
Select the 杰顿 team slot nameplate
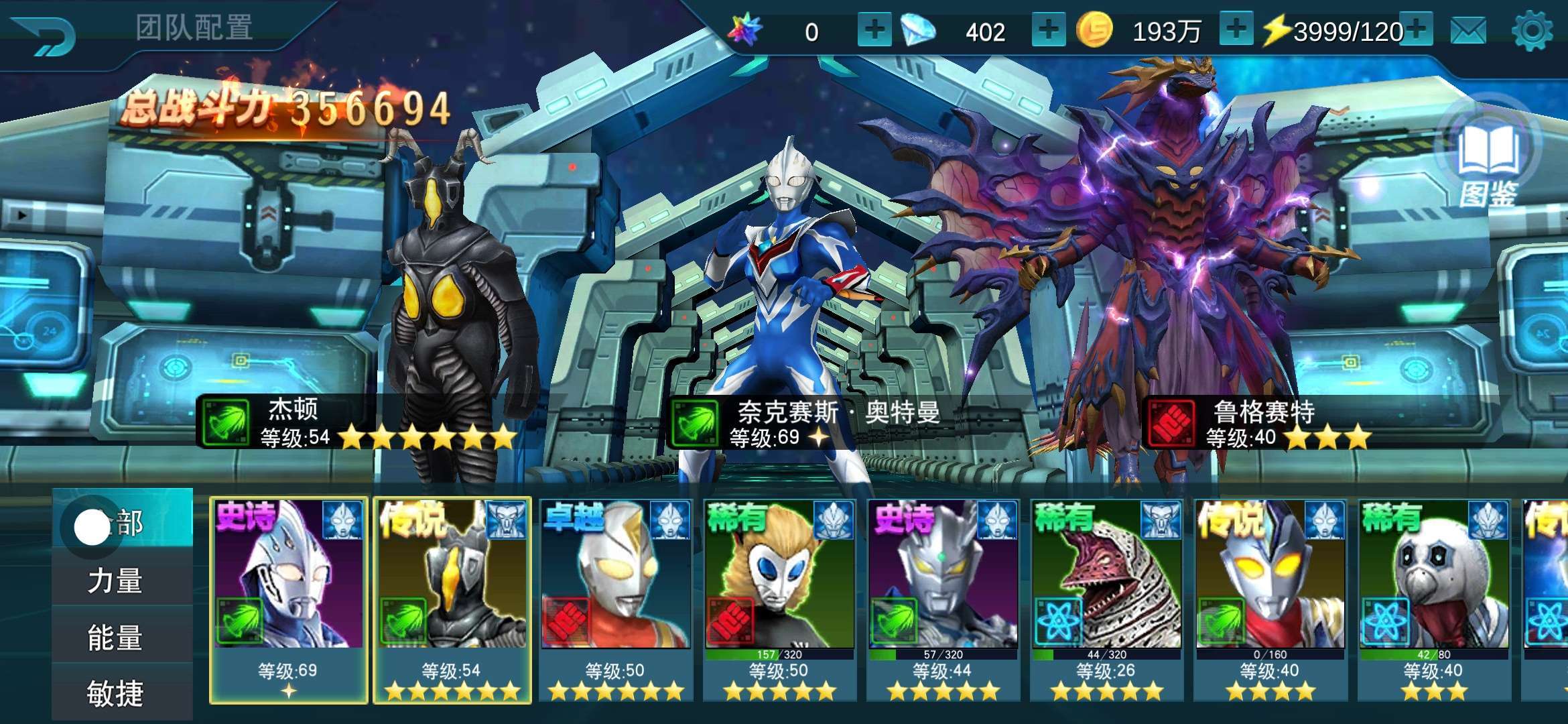pyautogui.click(x=355, y=422)
